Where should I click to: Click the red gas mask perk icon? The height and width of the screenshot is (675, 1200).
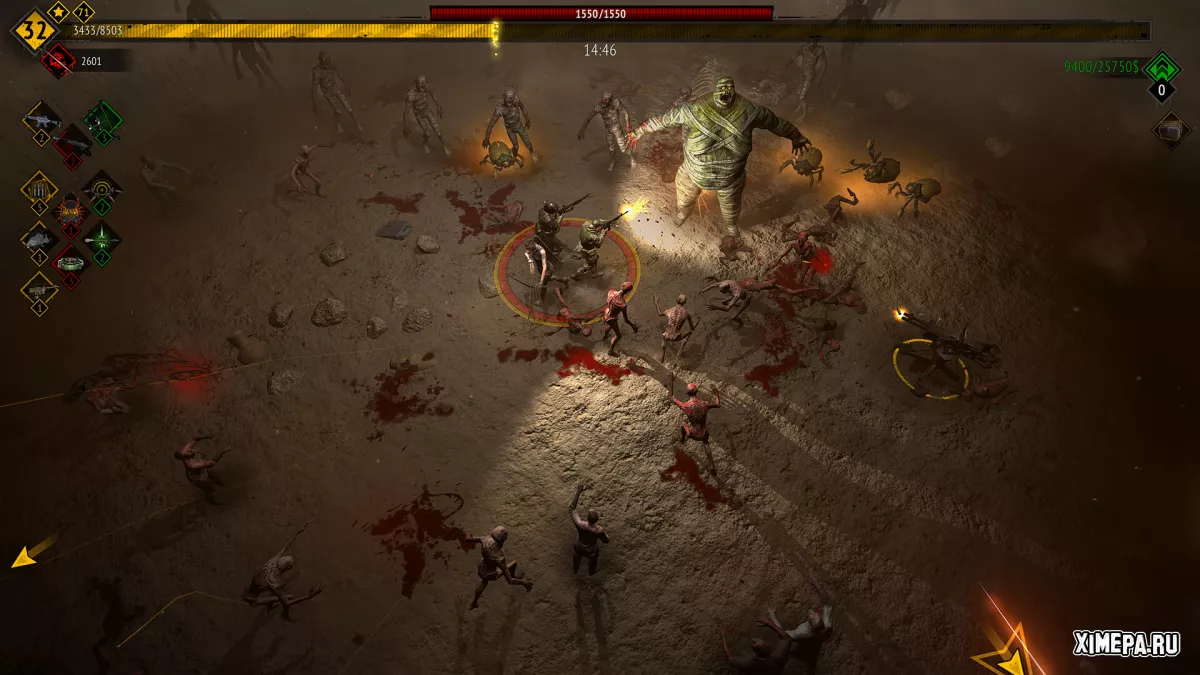click(x=71, y=212)
